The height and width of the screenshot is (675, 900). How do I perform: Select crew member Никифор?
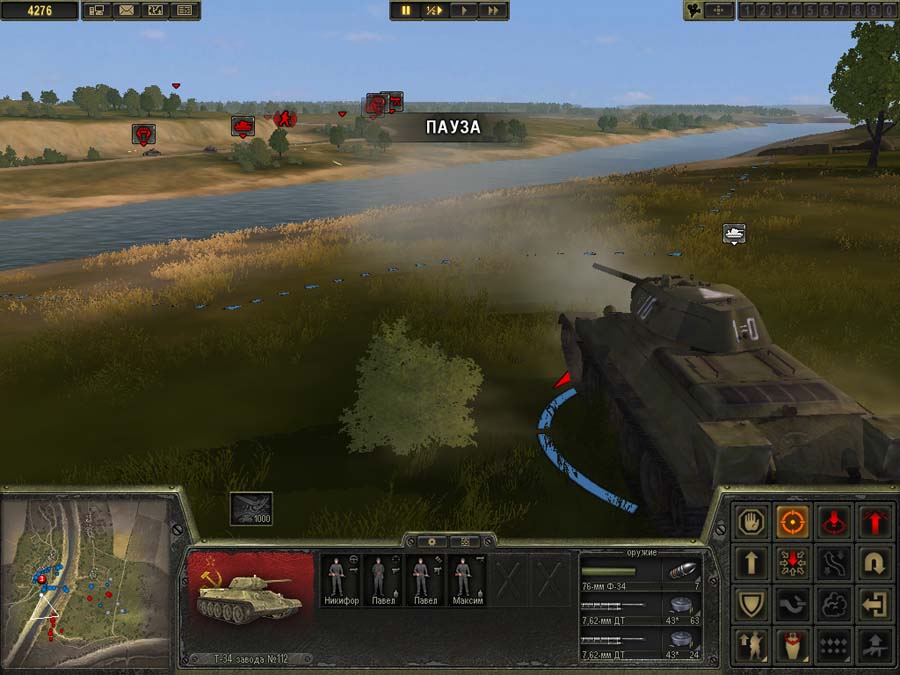[x=336, y=581]
